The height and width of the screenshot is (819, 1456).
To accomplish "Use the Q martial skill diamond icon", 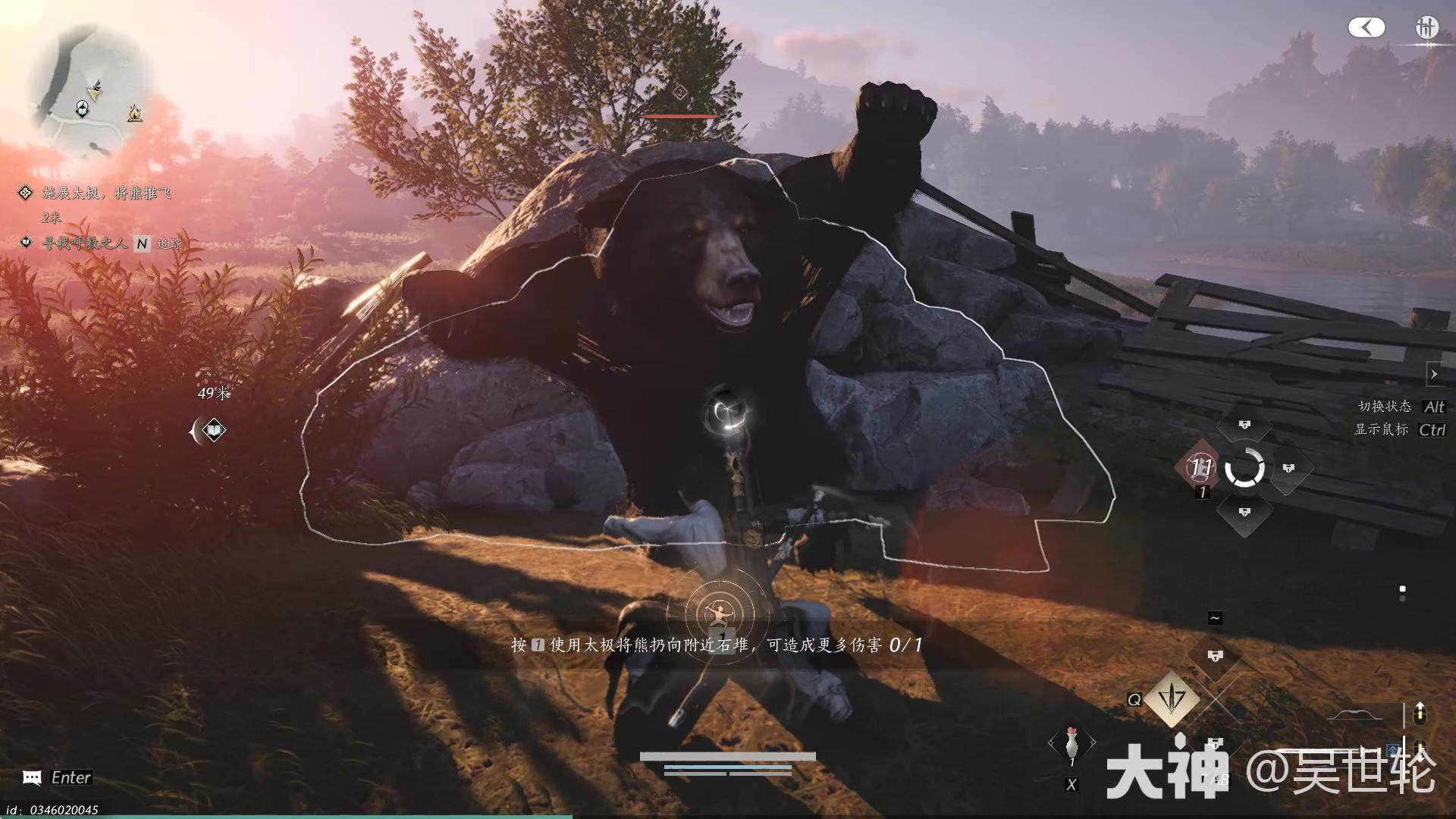I will (1172, 699).
